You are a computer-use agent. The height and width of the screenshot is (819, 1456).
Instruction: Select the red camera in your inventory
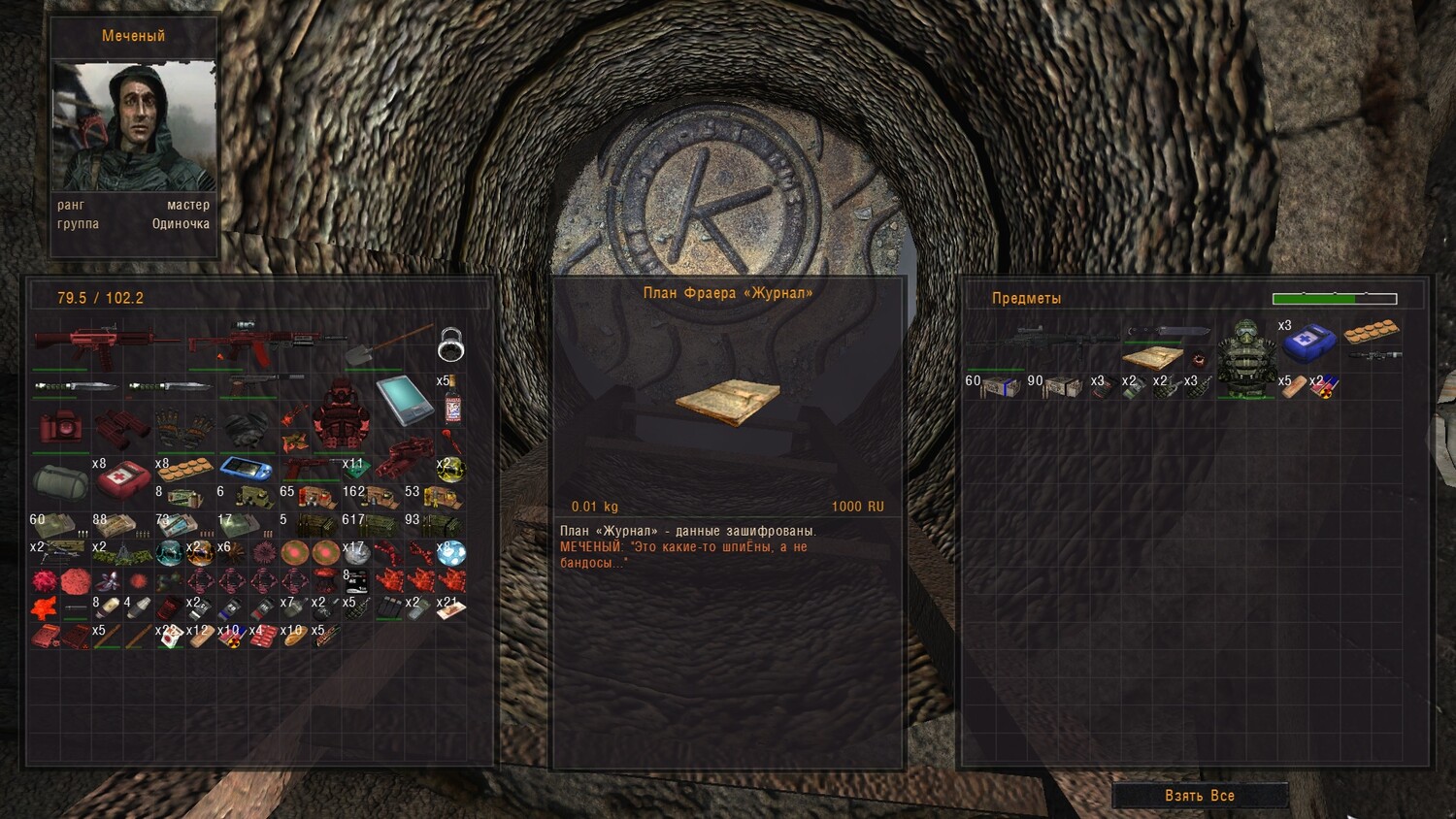[x=61, y=427]
